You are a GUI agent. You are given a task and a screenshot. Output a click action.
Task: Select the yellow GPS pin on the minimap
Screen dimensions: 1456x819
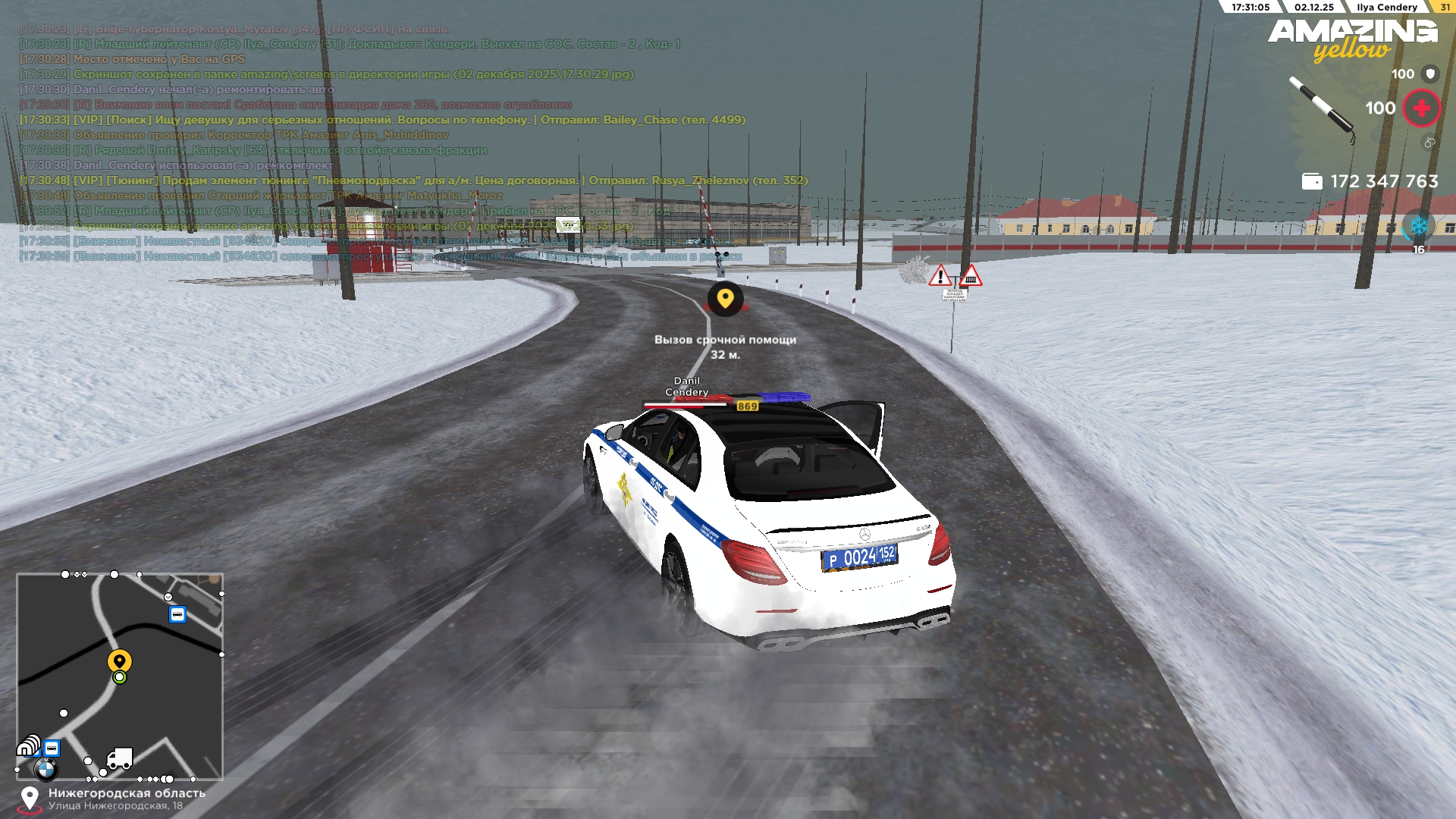point(119,661)
